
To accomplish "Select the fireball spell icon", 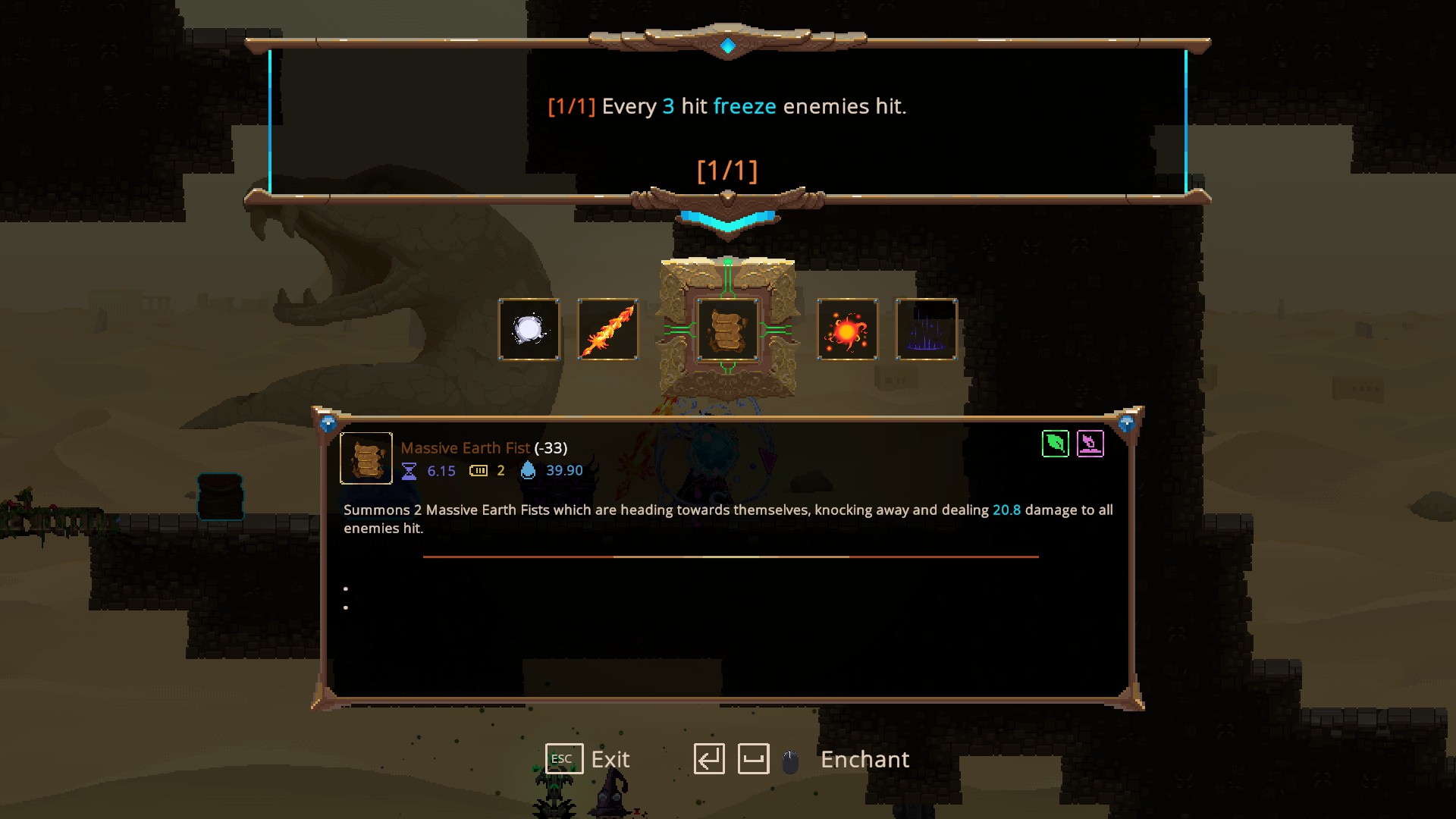I will [x=848, y=329].
